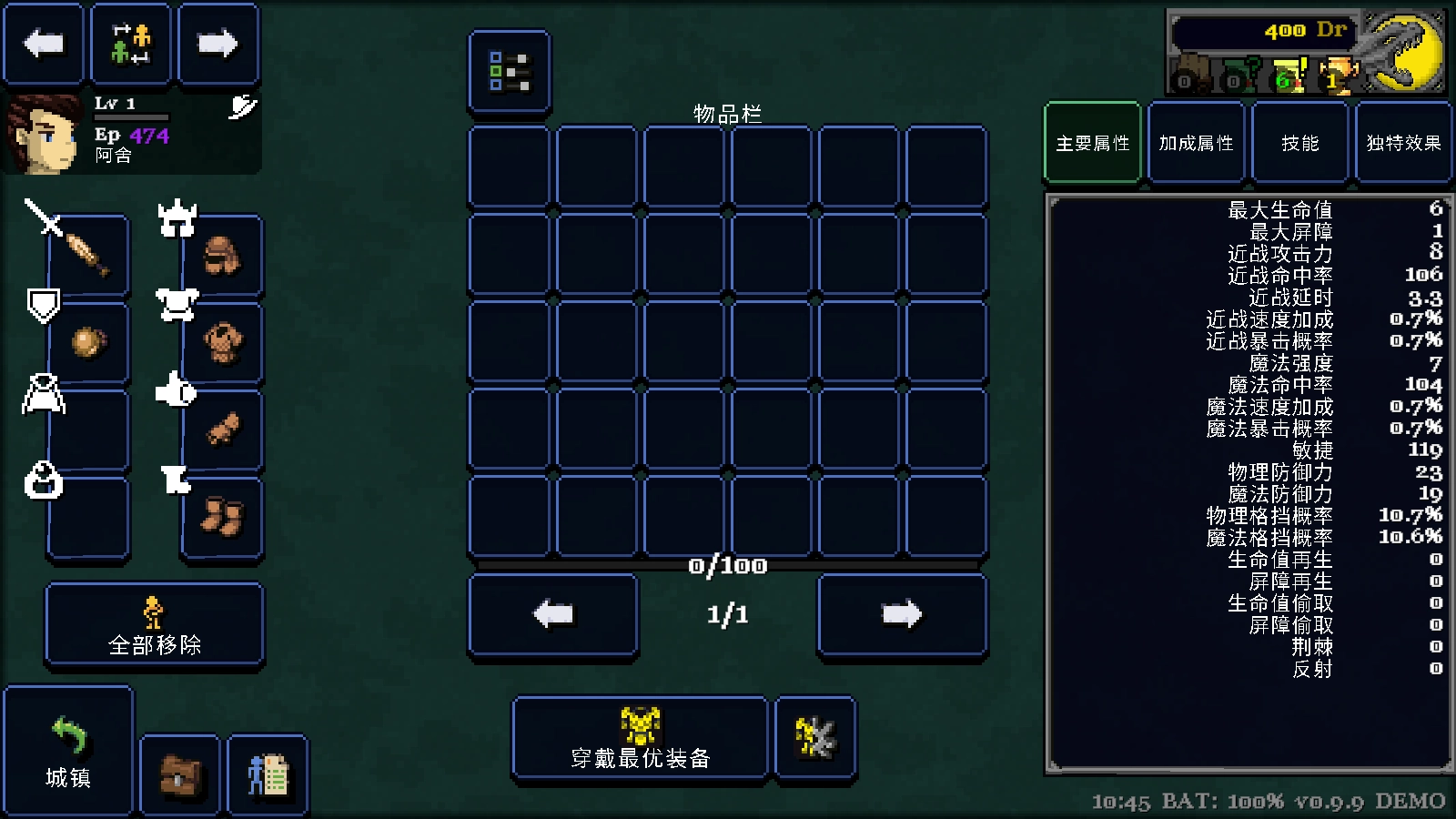Click the character swap icon between the arrows
Image resolution: width=1456 pixels, height=819 pixels.
coord(130,43)
